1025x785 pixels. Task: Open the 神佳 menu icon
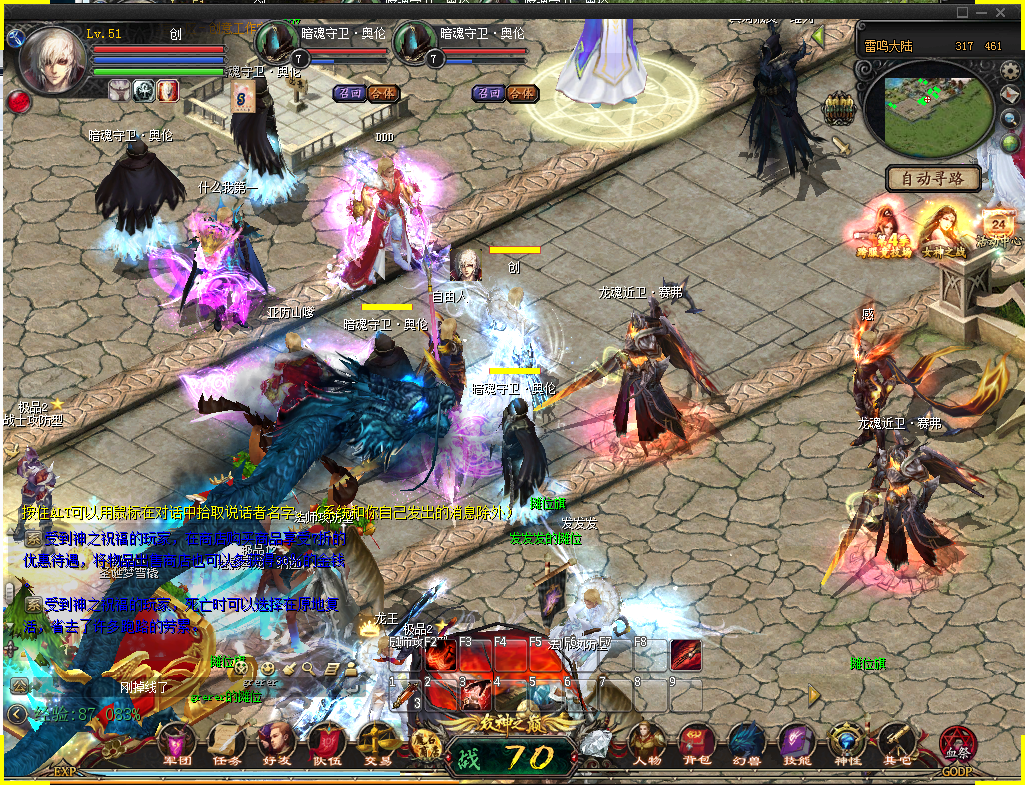point(847,743)
